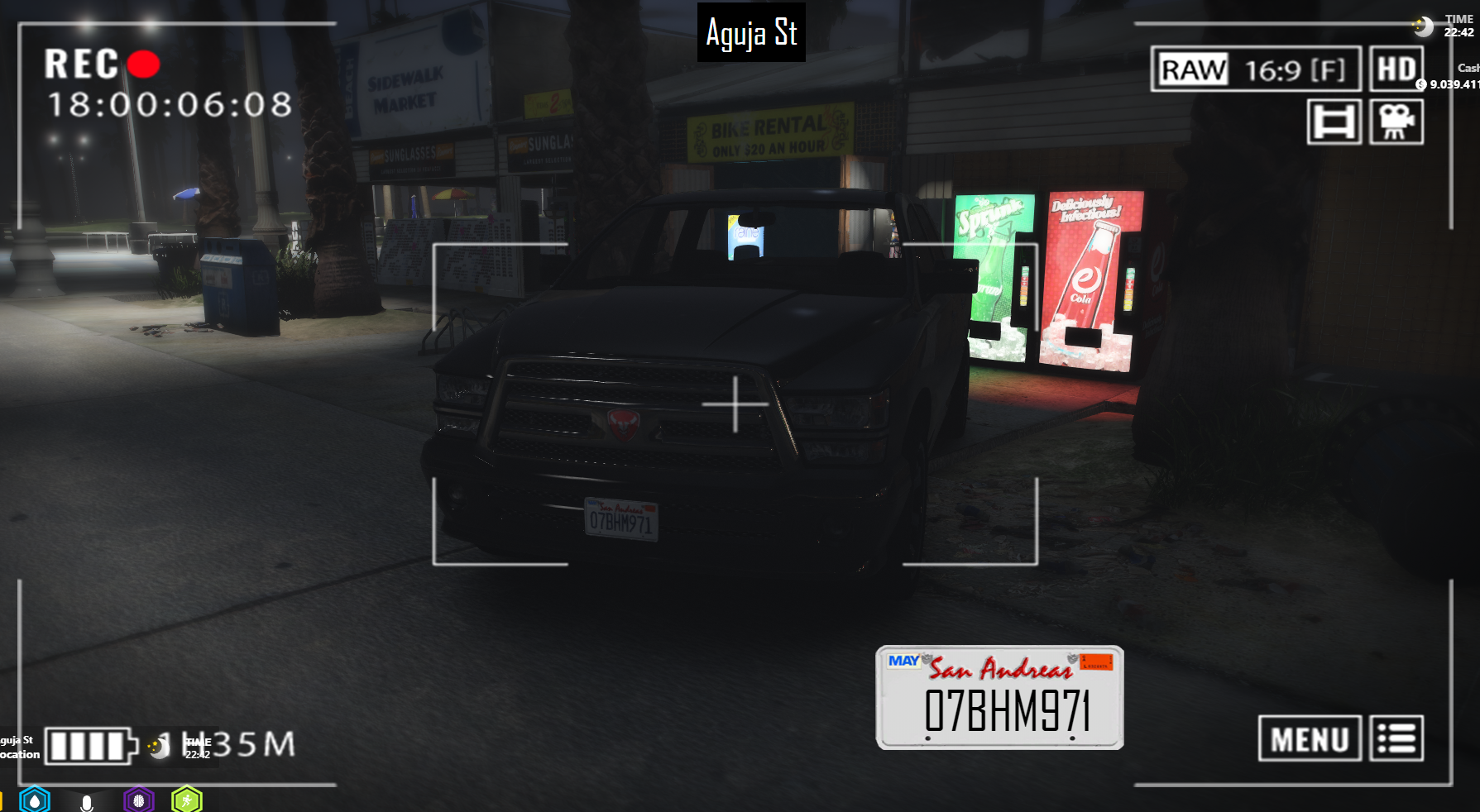Select the RAW format label

[x=1193, y=70]
